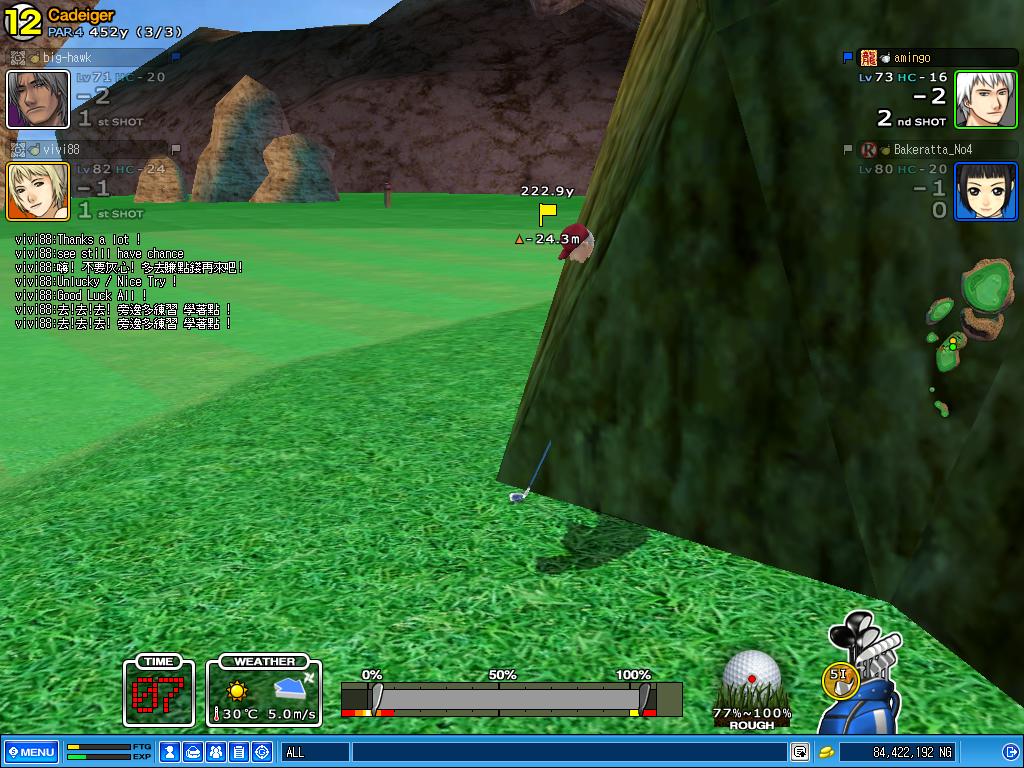Expand the chat log window button

[x=800, y=752]
